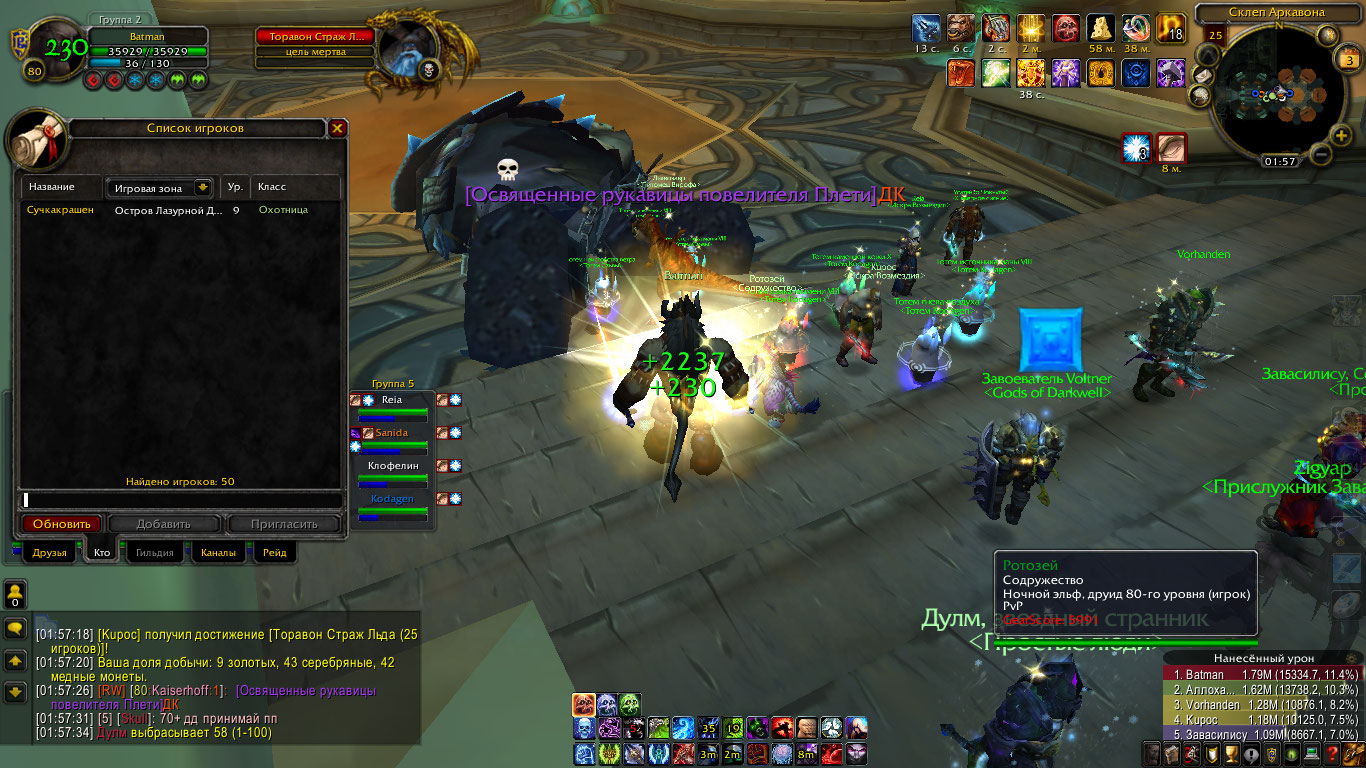Switch to the Каналы tab
Image resolution: width=1366 pixels, height=768 pixels.
[217, 552]
